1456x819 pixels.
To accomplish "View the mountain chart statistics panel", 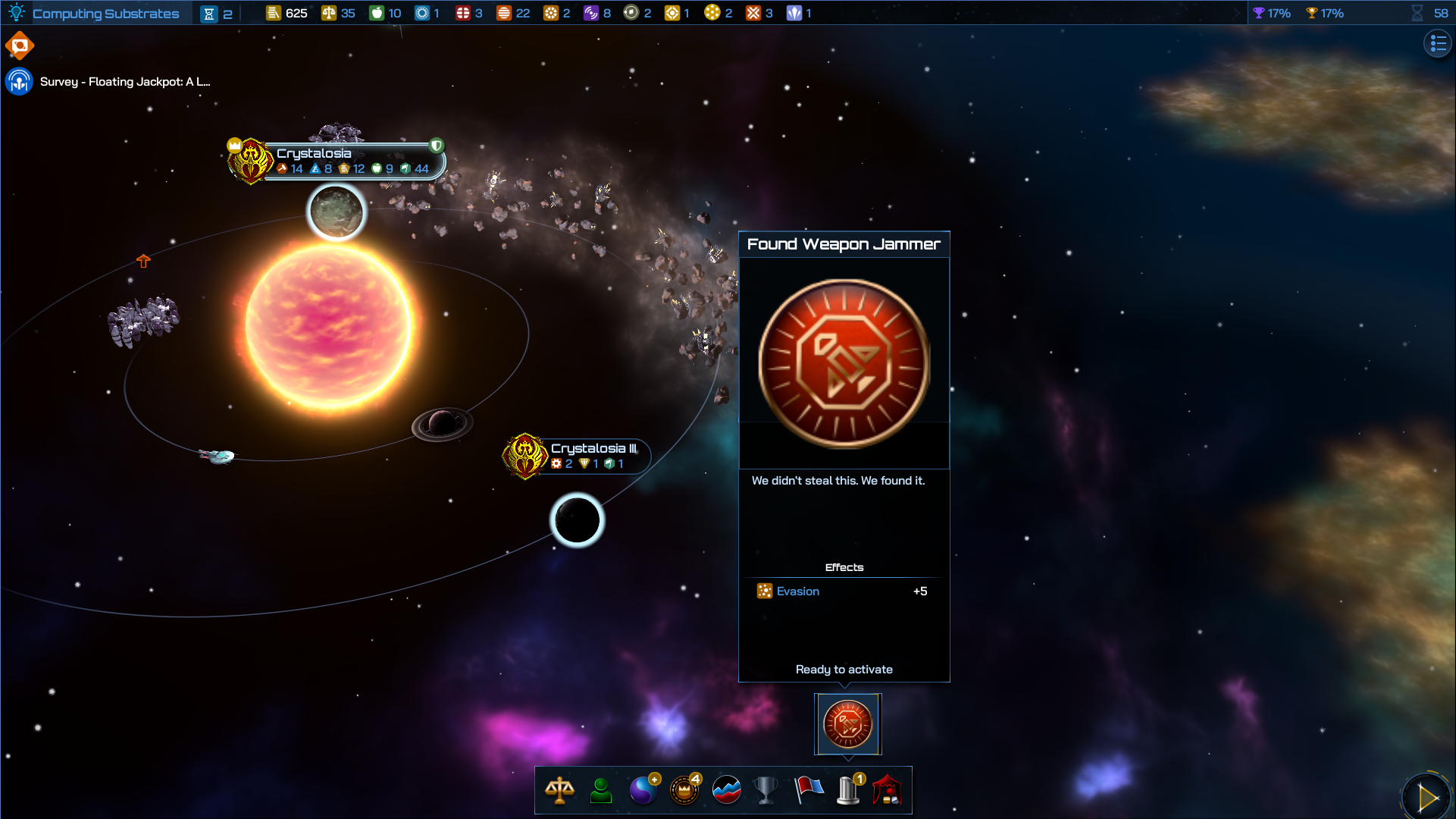I will coord(725,790).
